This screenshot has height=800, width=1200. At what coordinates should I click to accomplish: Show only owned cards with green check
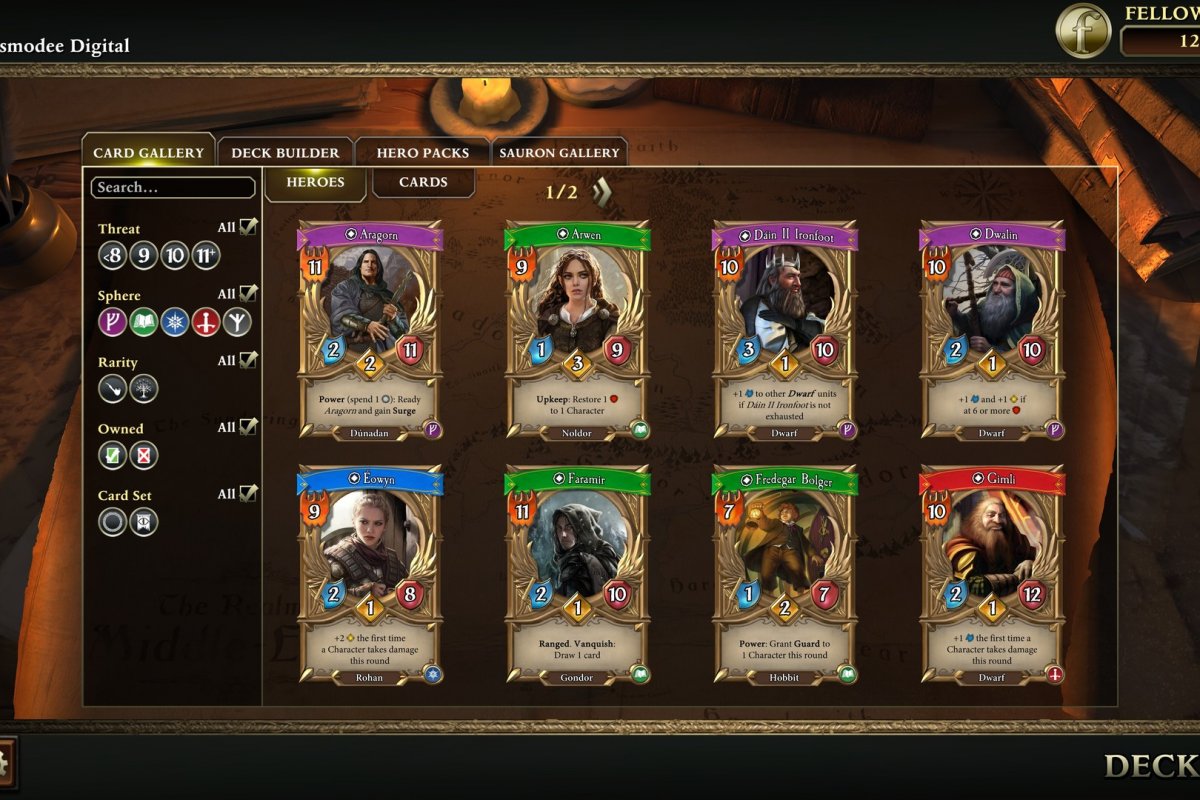click(112, 455)
